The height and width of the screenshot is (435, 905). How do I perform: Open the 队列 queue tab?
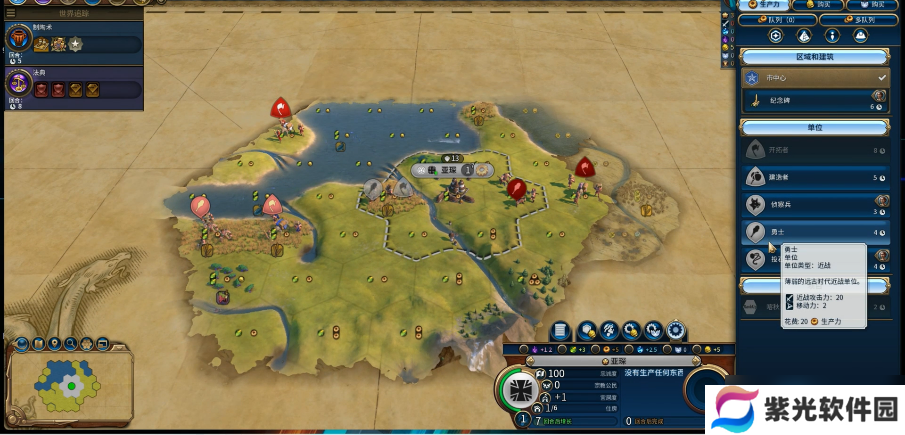tap(779, 19)
